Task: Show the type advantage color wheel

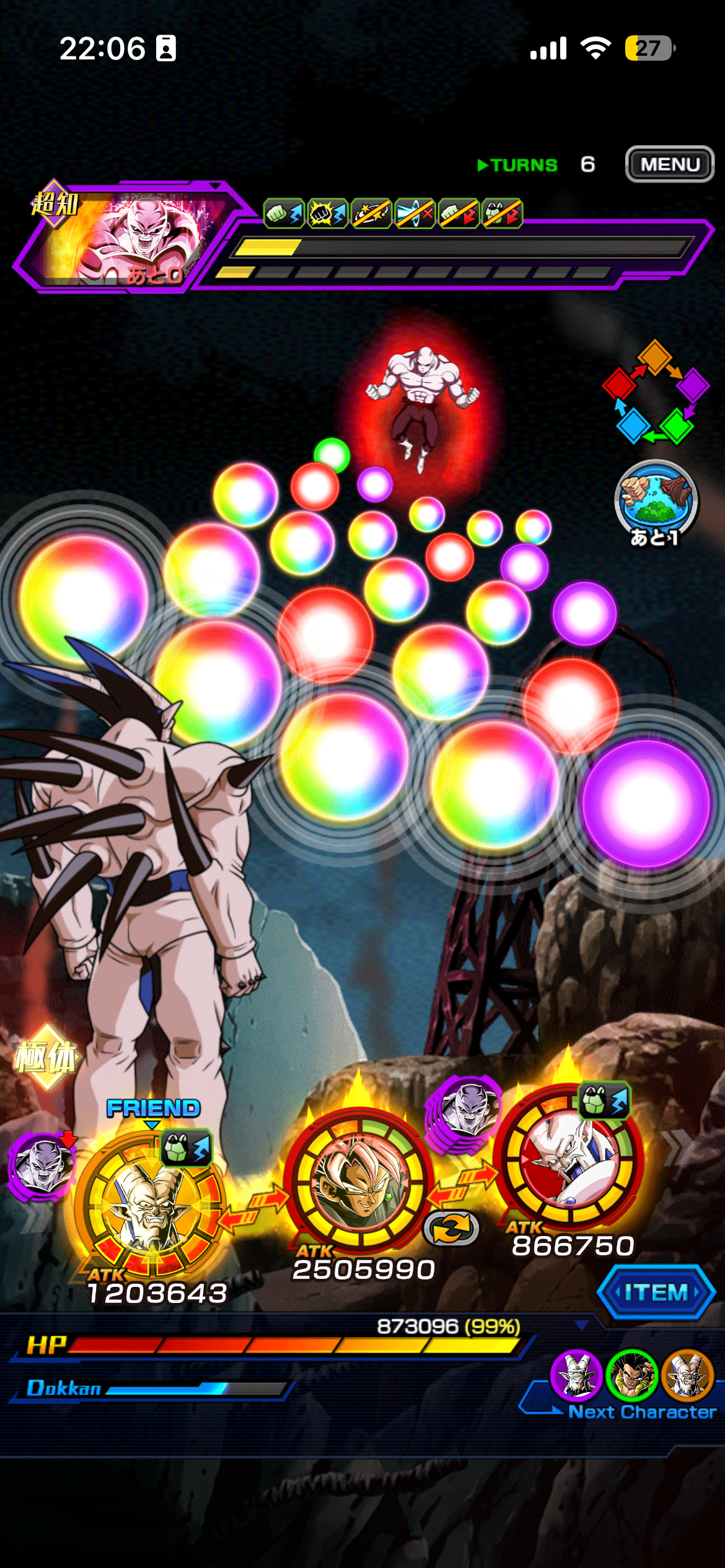Action: tap(656, 392)
